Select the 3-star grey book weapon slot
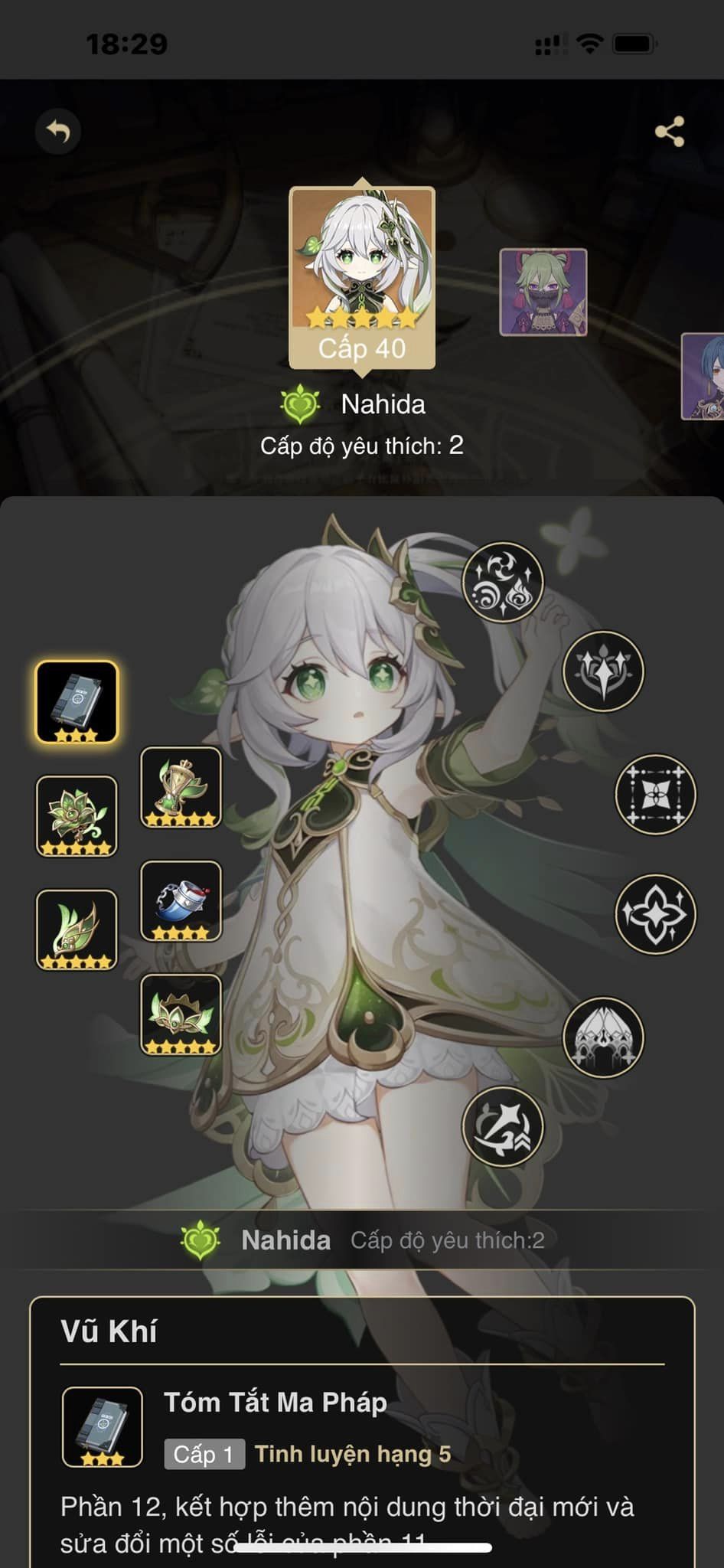Image resolution: width=724 pixels, height=1568 pixels. click(77, 702)
